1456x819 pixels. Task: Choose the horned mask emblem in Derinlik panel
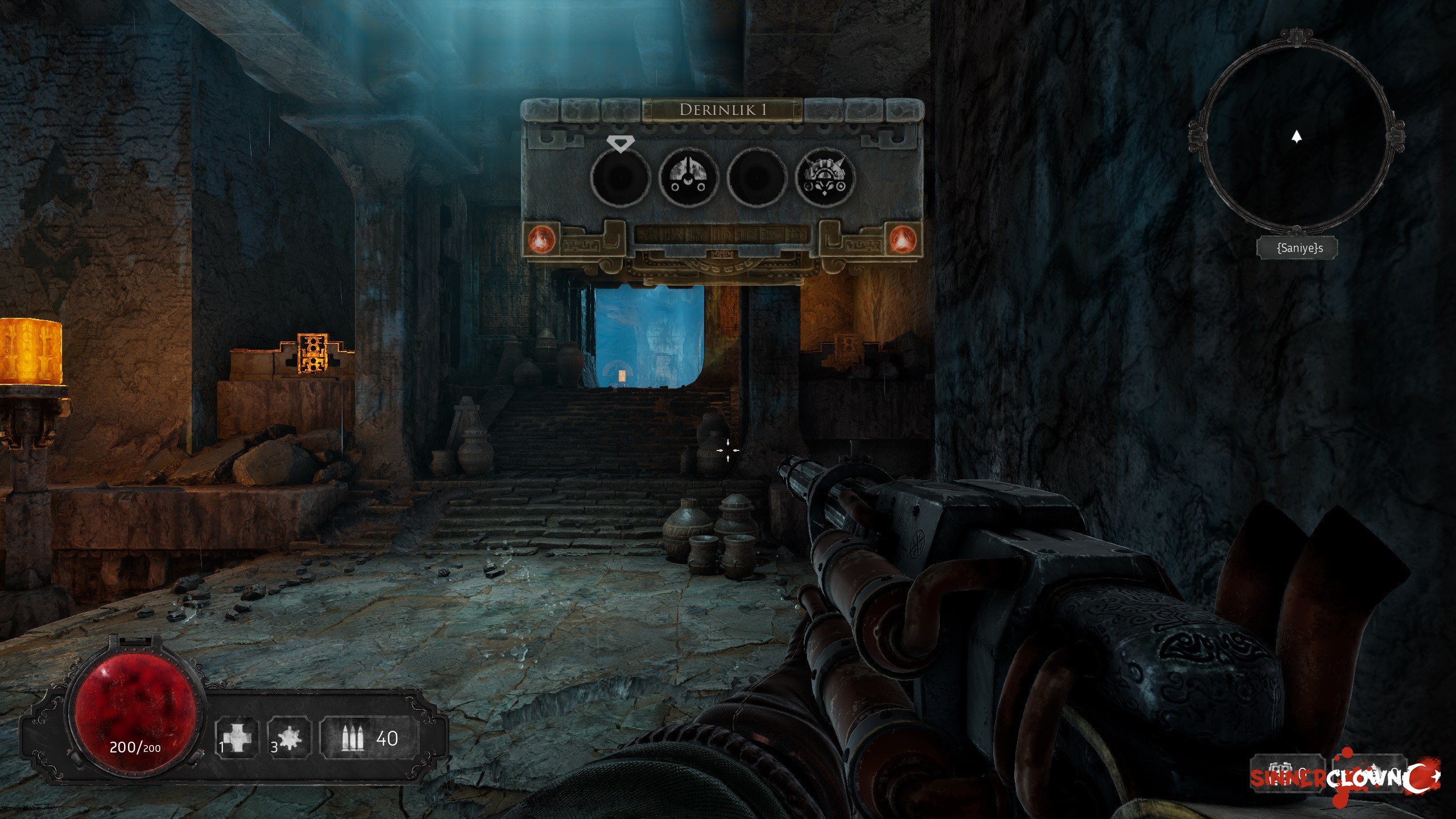pos(825,177)
